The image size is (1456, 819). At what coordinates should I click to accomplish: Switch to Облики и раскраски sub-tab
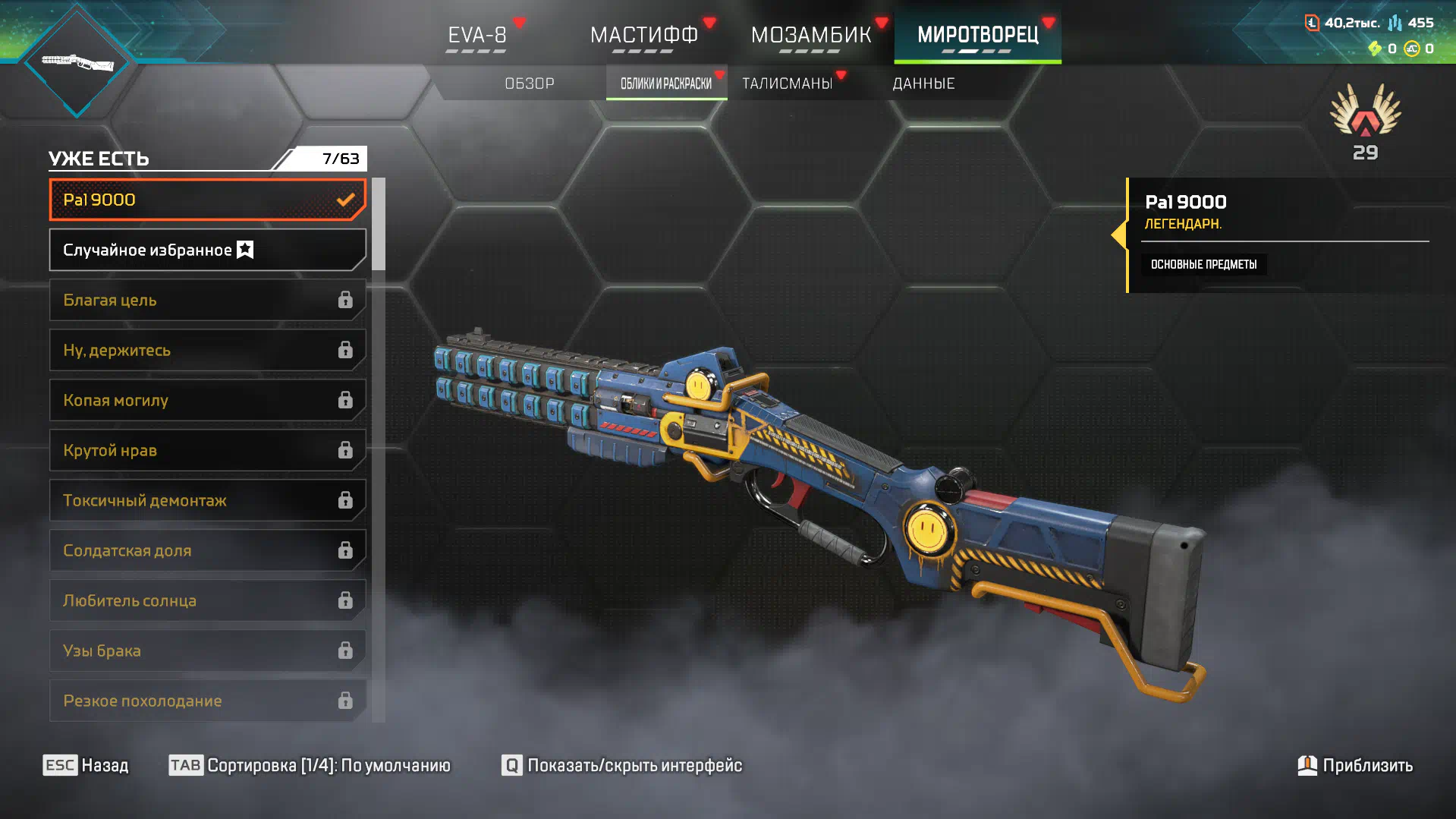(x=666, y=83)
